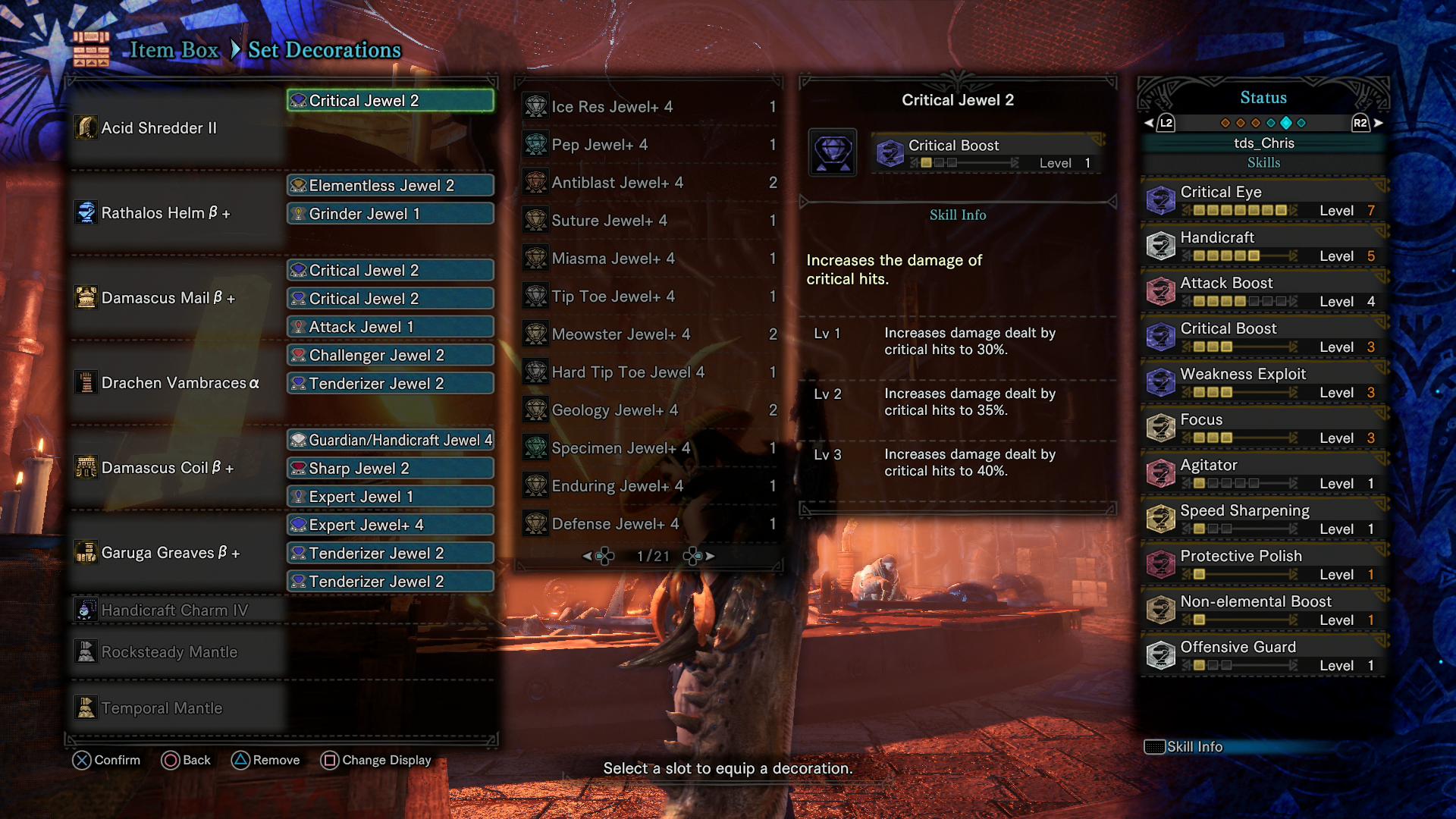Choose Ice Res Jewel+ 4 from the list
1456x819 pixels.
(x=649, y=107)
